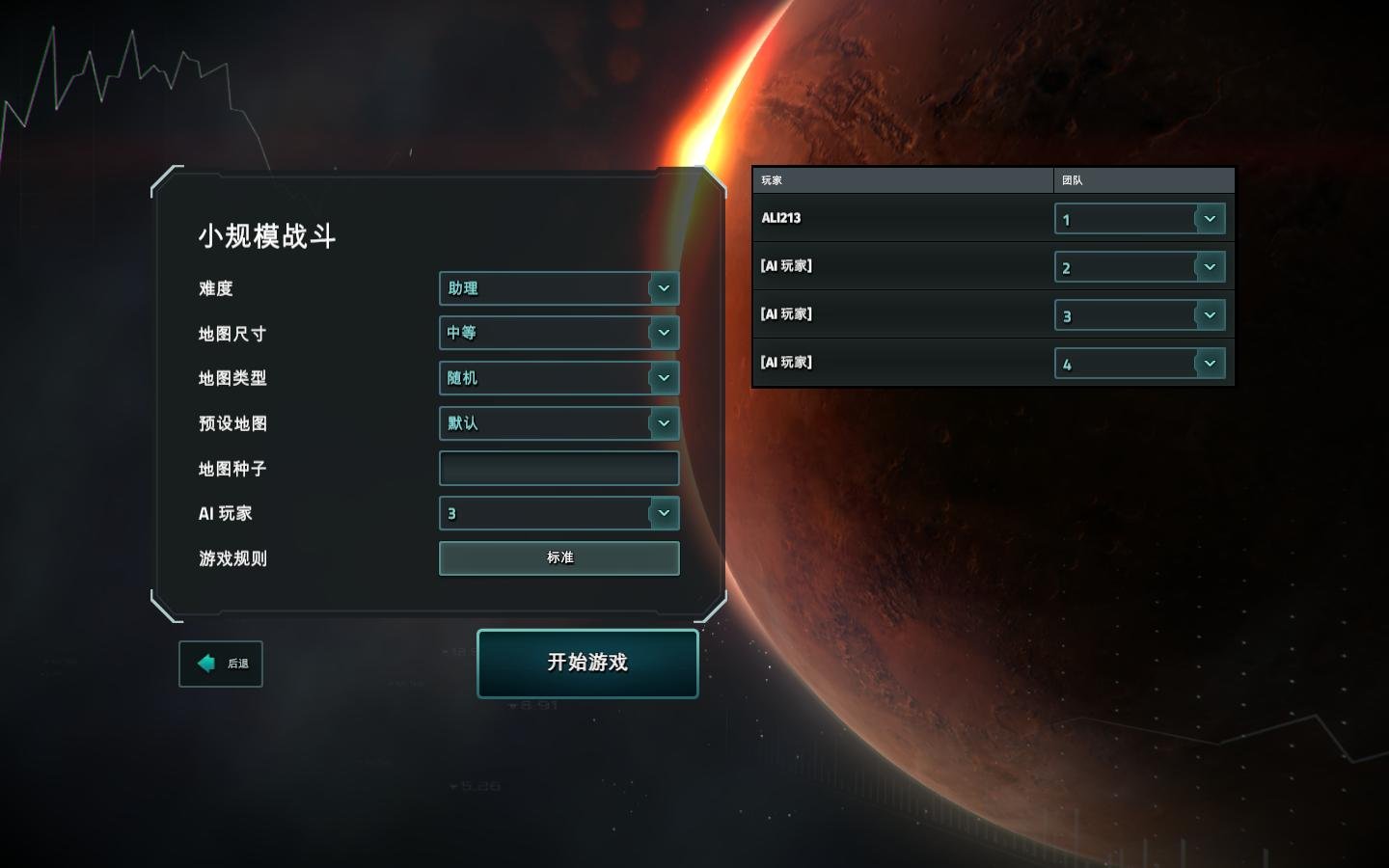Click the chevron on the last AI player's team dropdown
Viewport: 1389px width, 868px height.
click(x=1211, y=364)
